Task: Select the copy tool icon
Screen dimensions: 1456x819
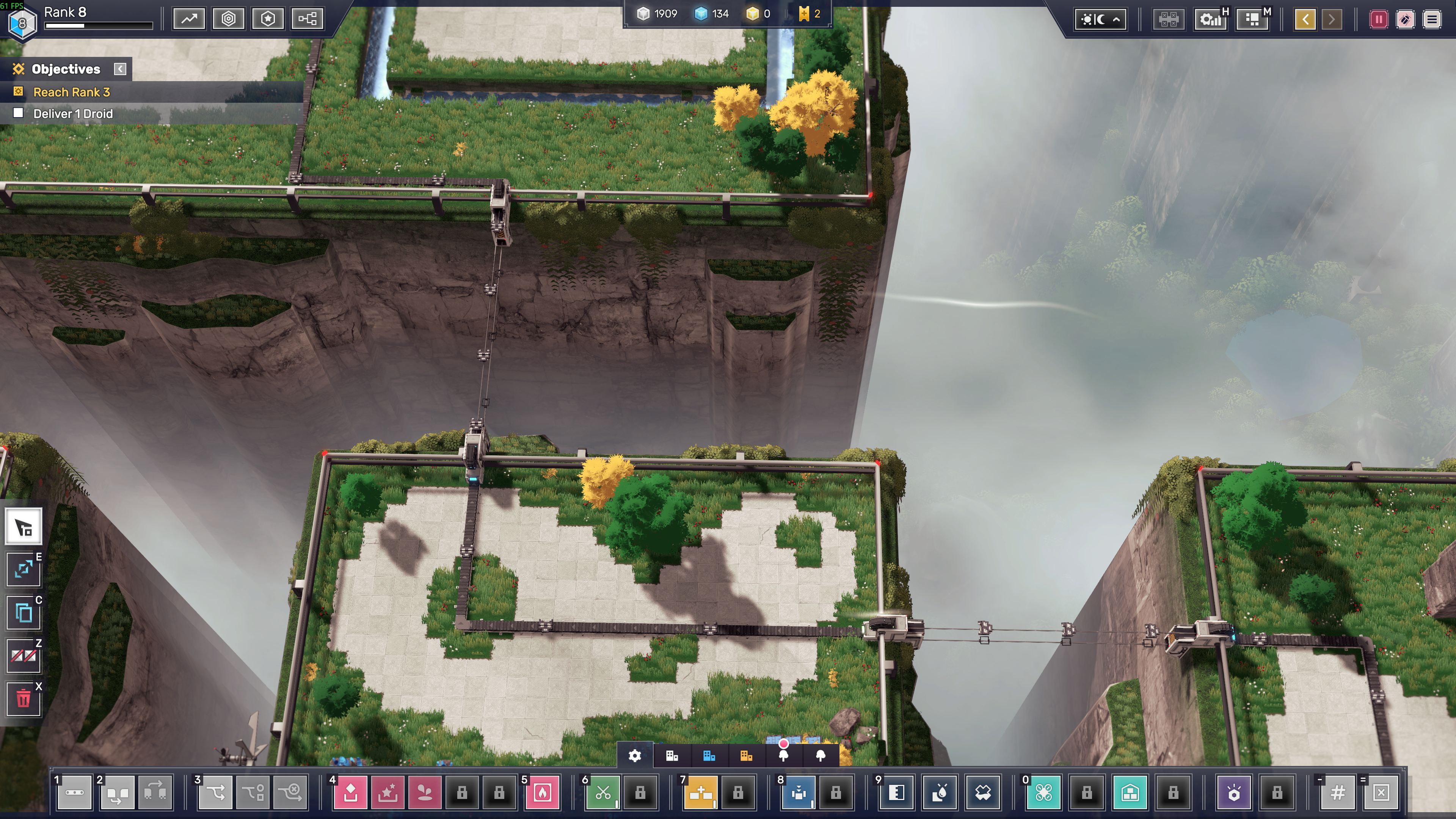Action: (x=24, y=613)
